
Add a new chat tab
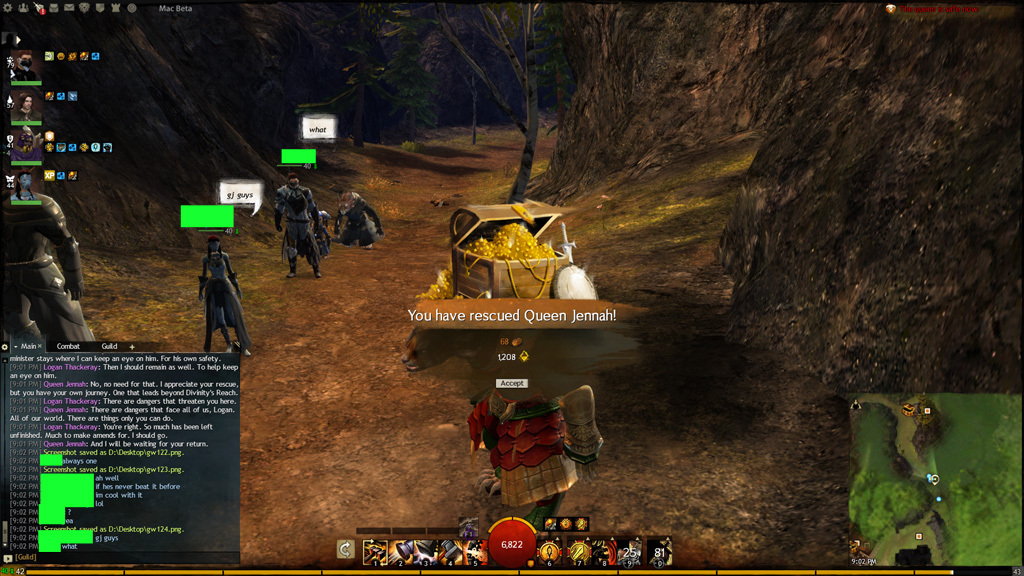(x=132, y=347)
